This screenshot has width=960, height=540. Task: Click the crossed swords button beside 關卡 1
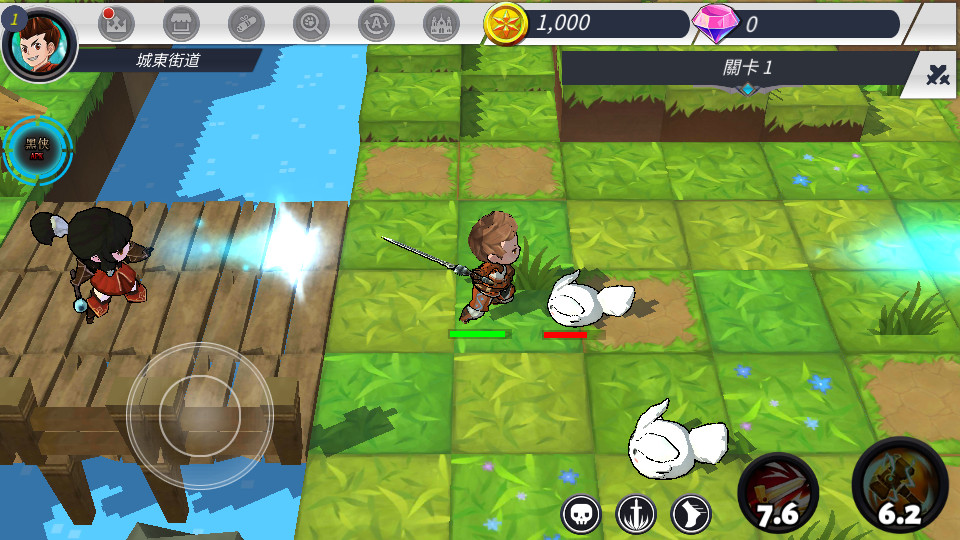(937, 74)
